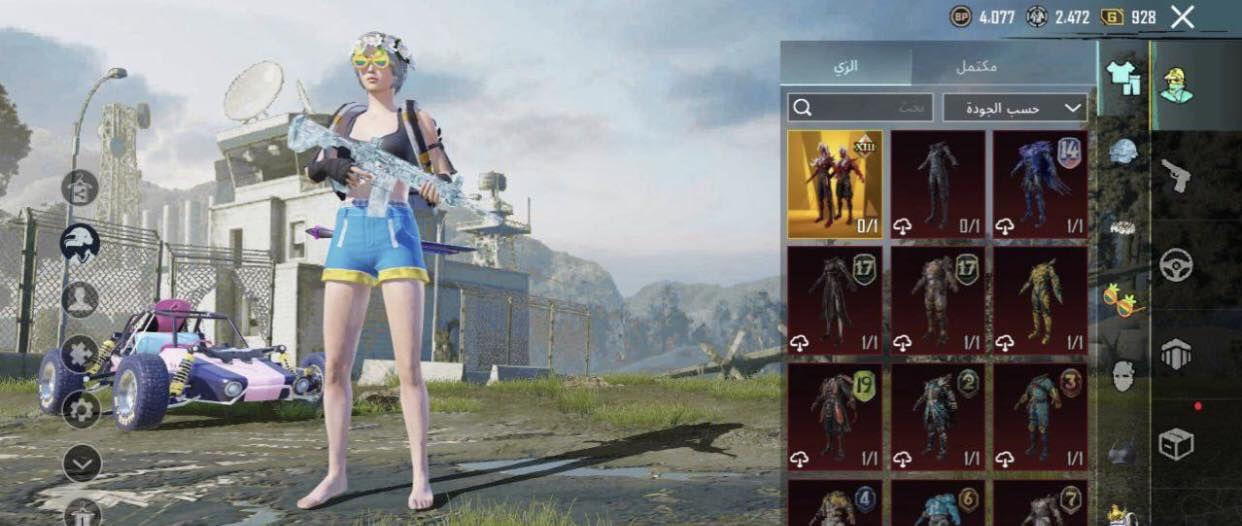Image resolution: width=1242 pixels, height=526 pixels.
Task: Select the party glasses subcategory icon
Action: [x=1123, y=298]
